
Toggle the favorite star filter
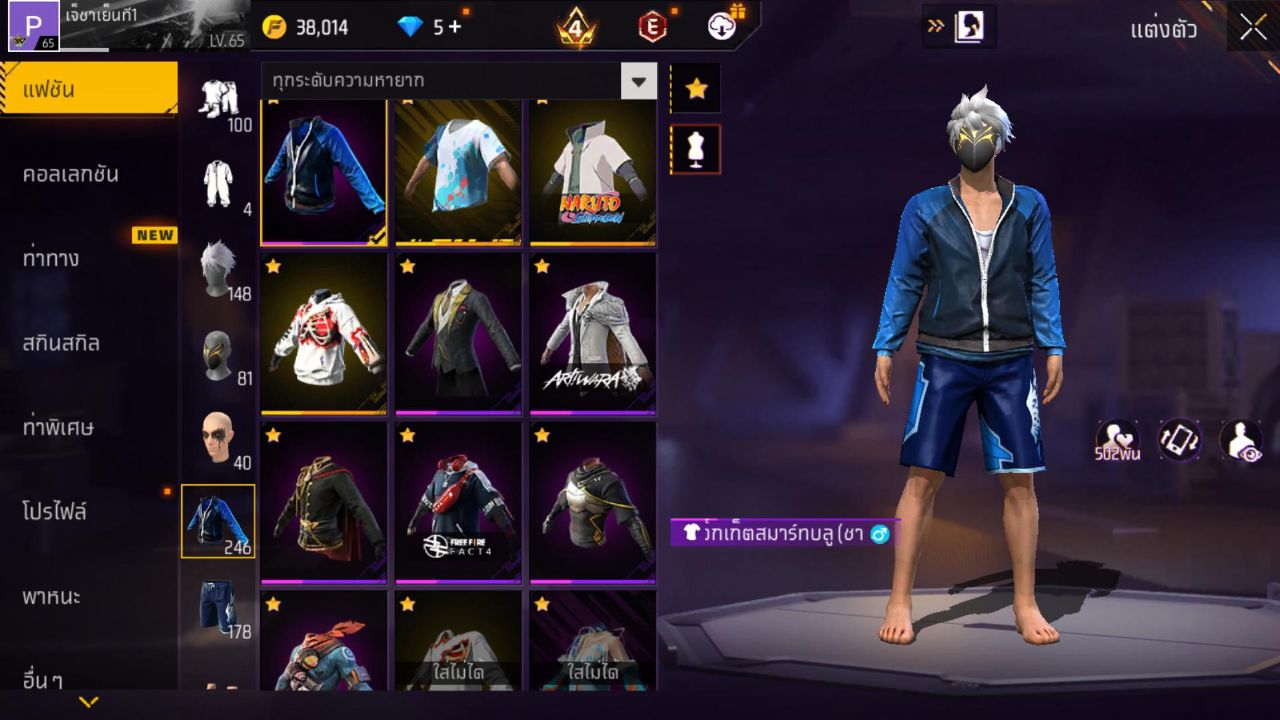click(x=695, y=88)
